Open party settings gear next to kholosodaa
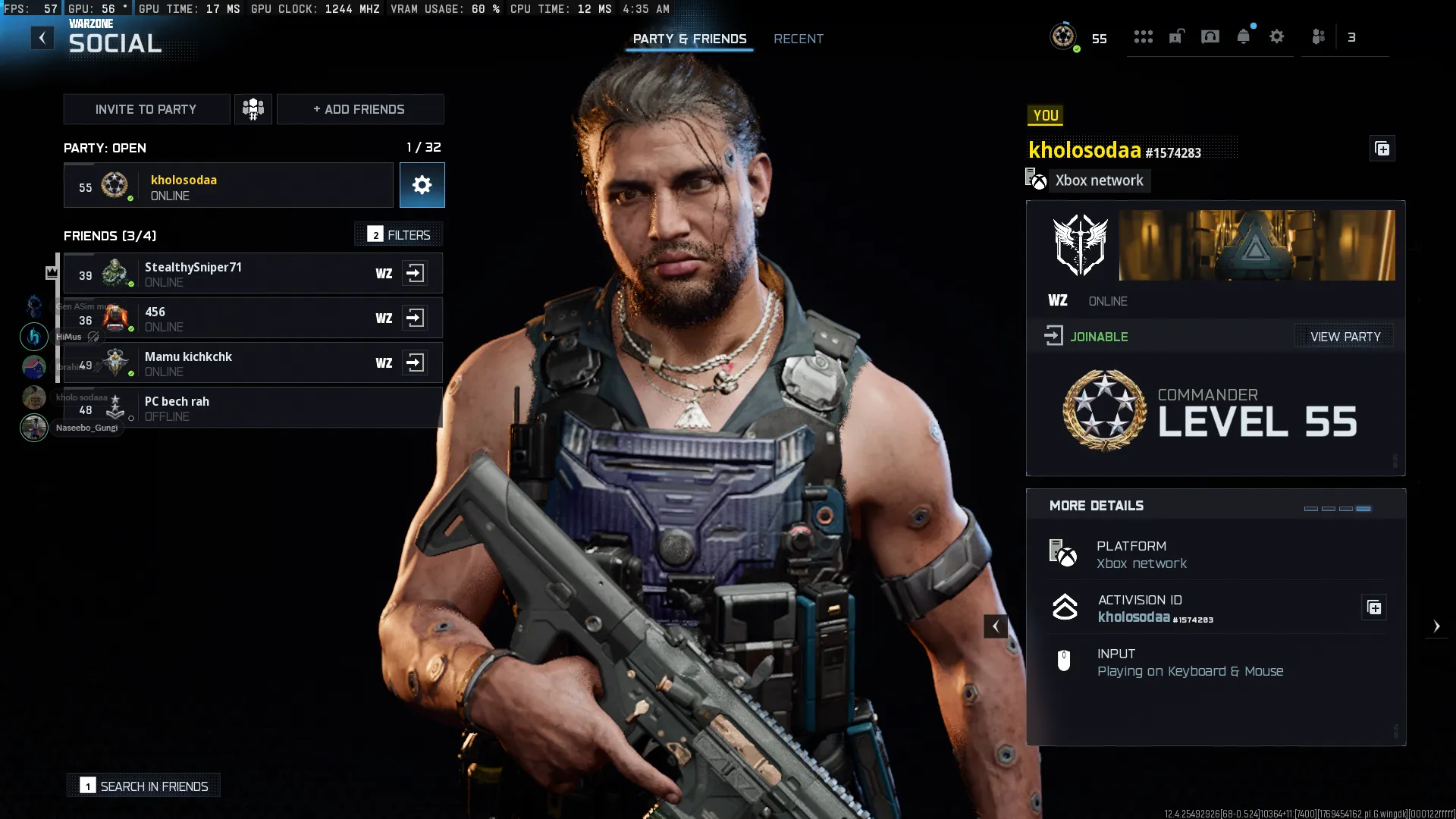 (x=422, y=185)
